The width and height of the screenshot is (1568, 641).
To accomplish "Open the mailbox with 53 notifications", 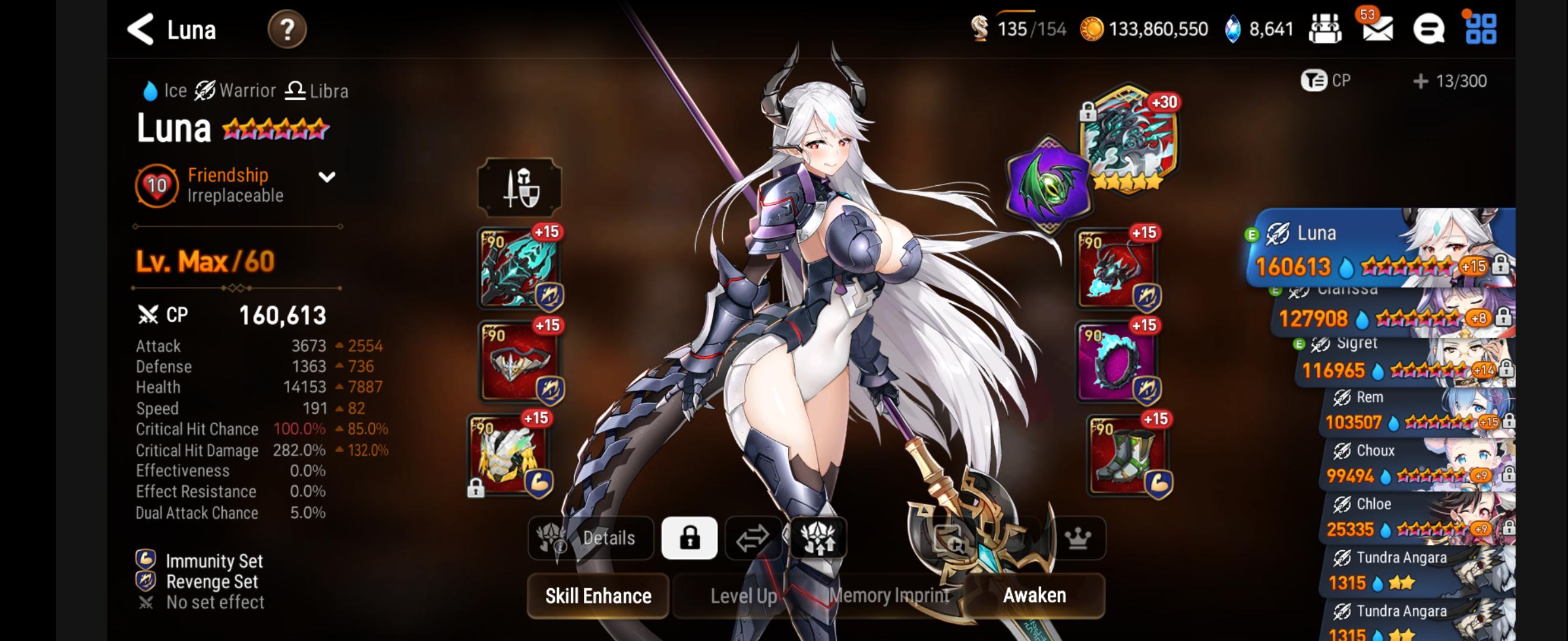I will click(1379, 28).
